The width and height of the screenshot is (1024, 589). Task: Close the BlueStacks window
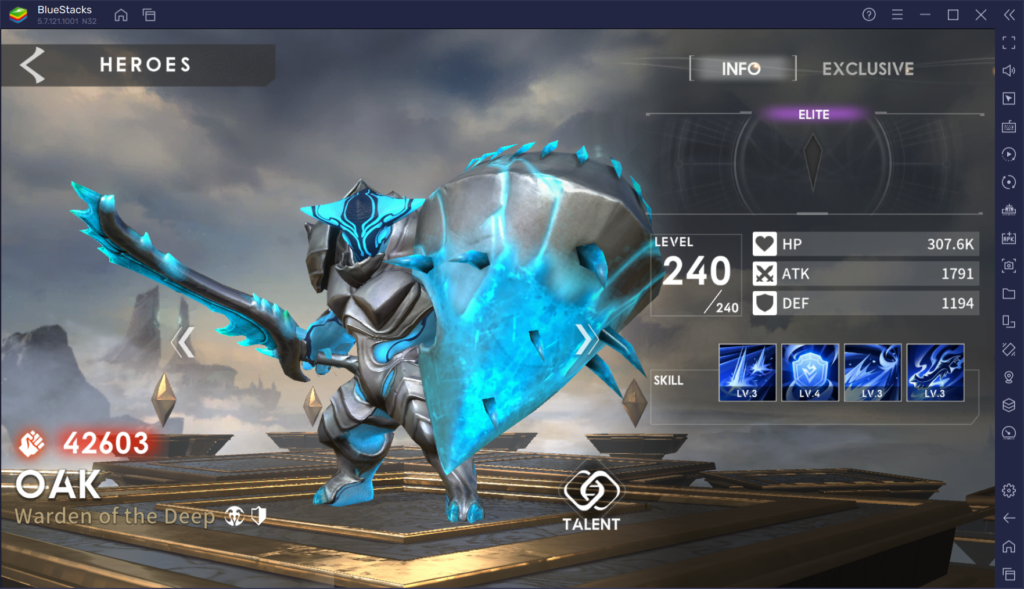click(x=981, y=14)
